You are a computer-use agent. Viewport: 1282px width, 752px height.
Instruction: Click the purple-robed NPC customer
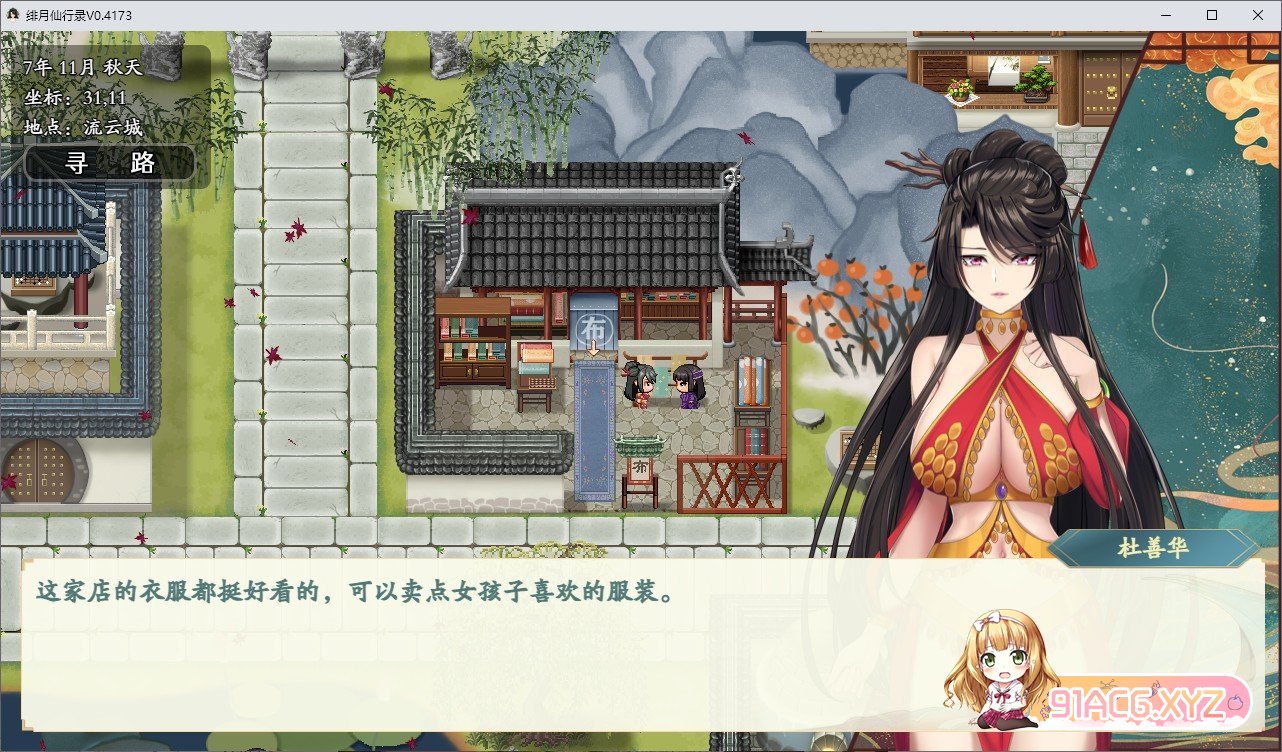[687, 385]
